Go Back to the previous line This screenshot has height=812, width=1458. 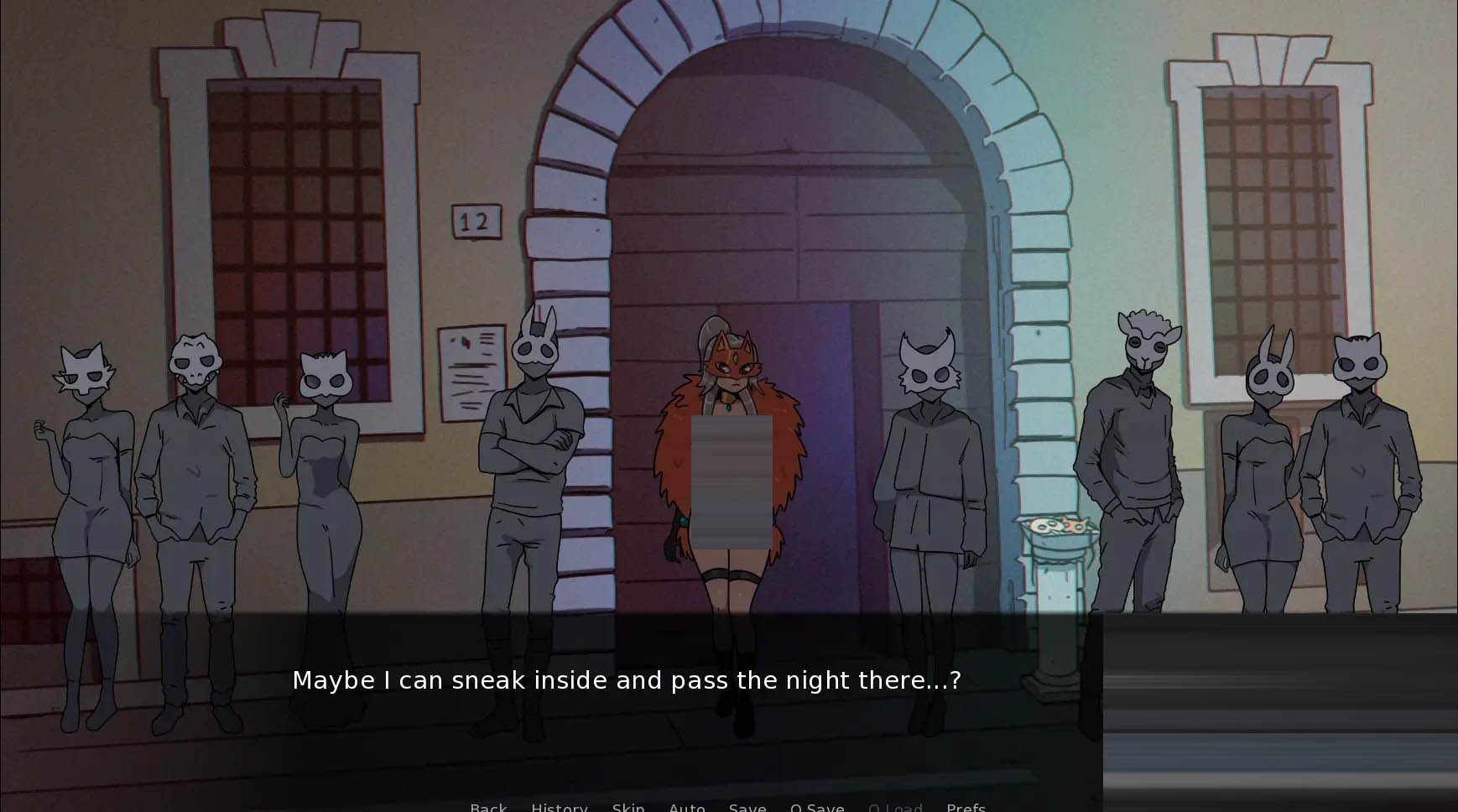(488, 807)
